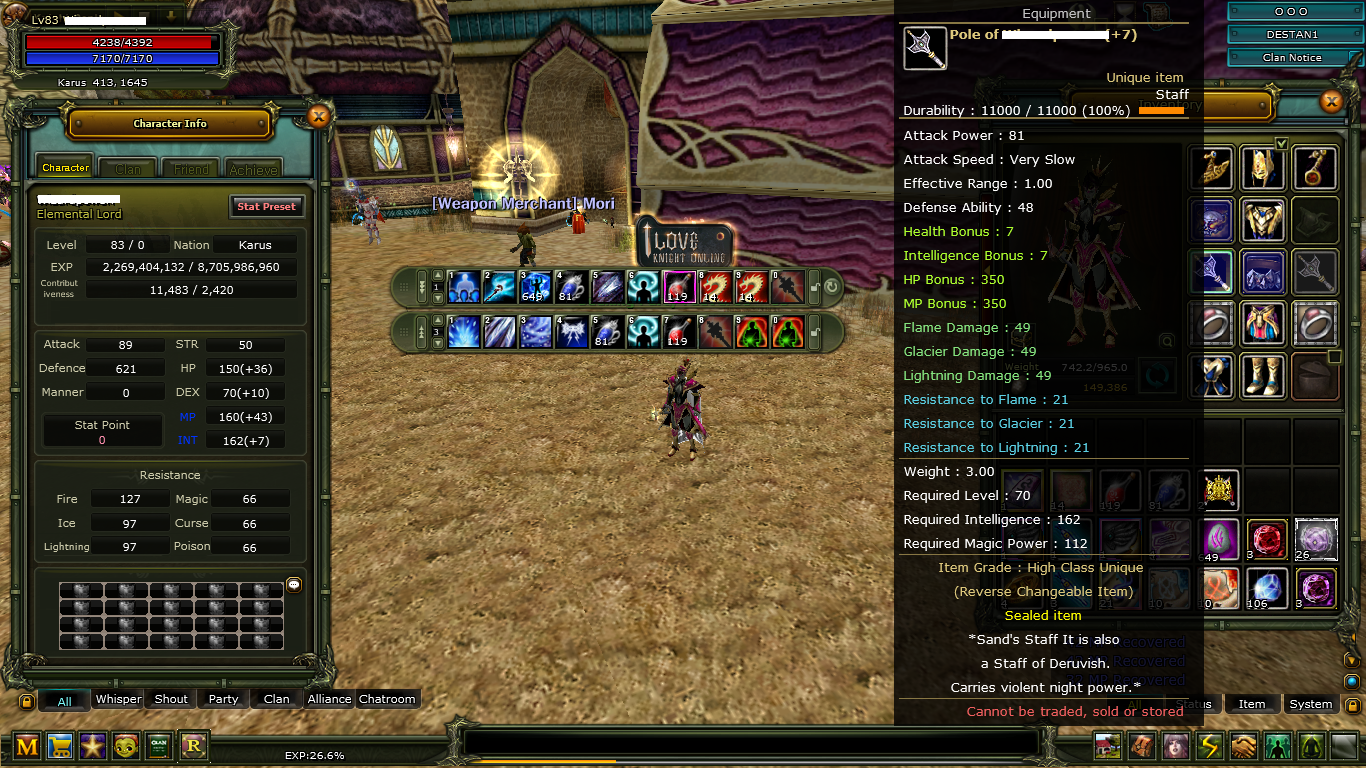
Task: Click the down arrow on the second hotbar
Action: pos(437,343)
